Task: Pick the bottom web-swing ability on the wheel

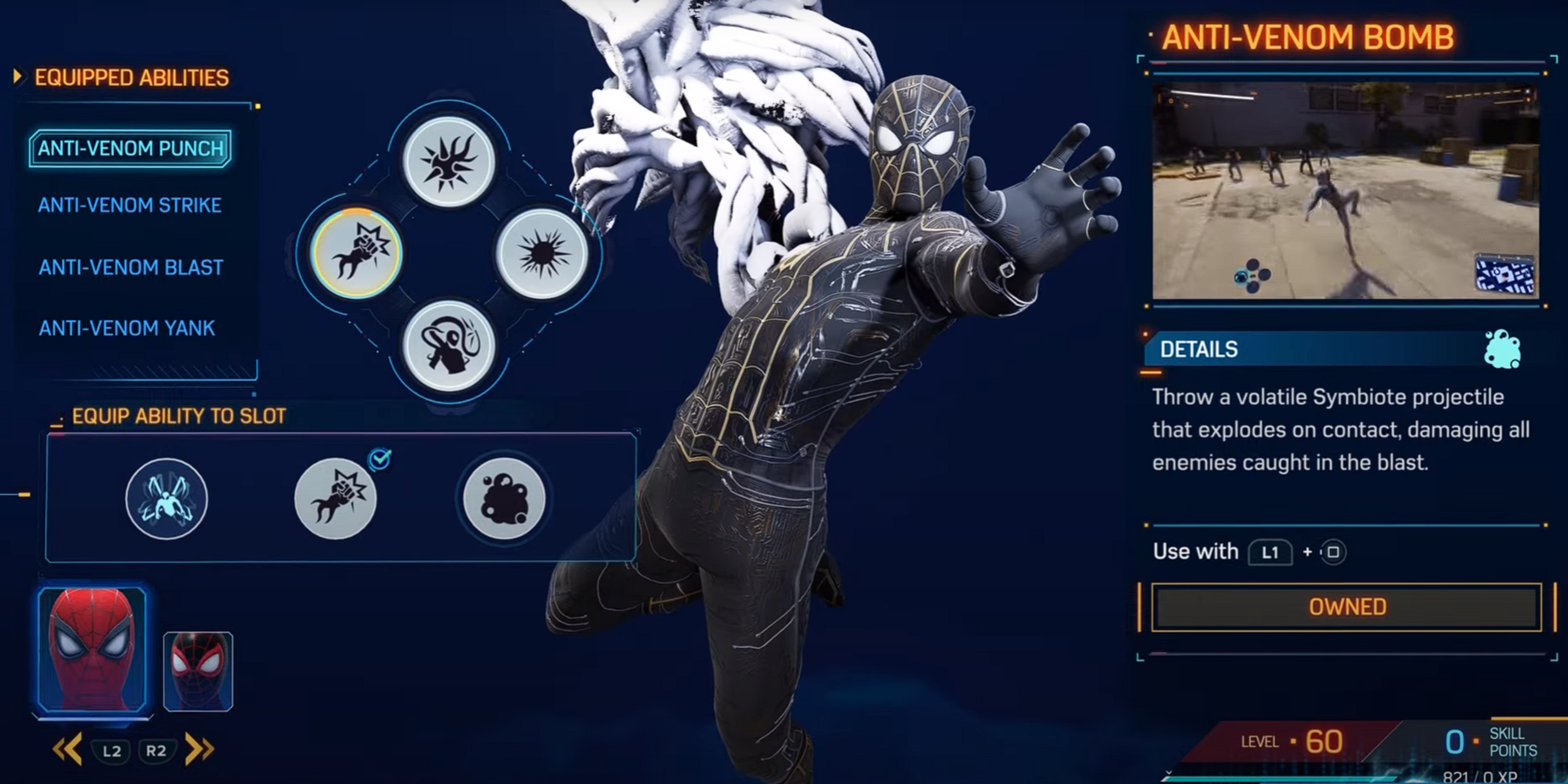Action: (450, 342)
